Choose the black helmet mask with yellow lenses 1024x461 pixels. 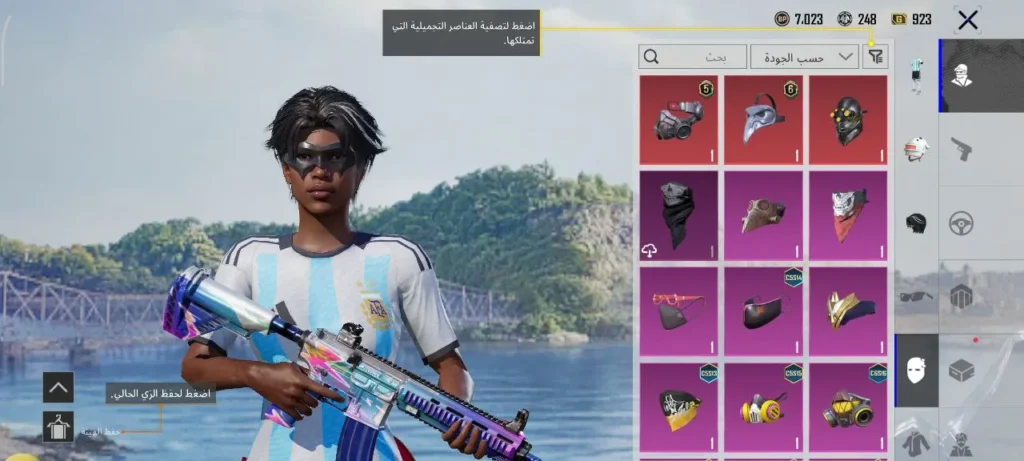(x=848, y=120)
